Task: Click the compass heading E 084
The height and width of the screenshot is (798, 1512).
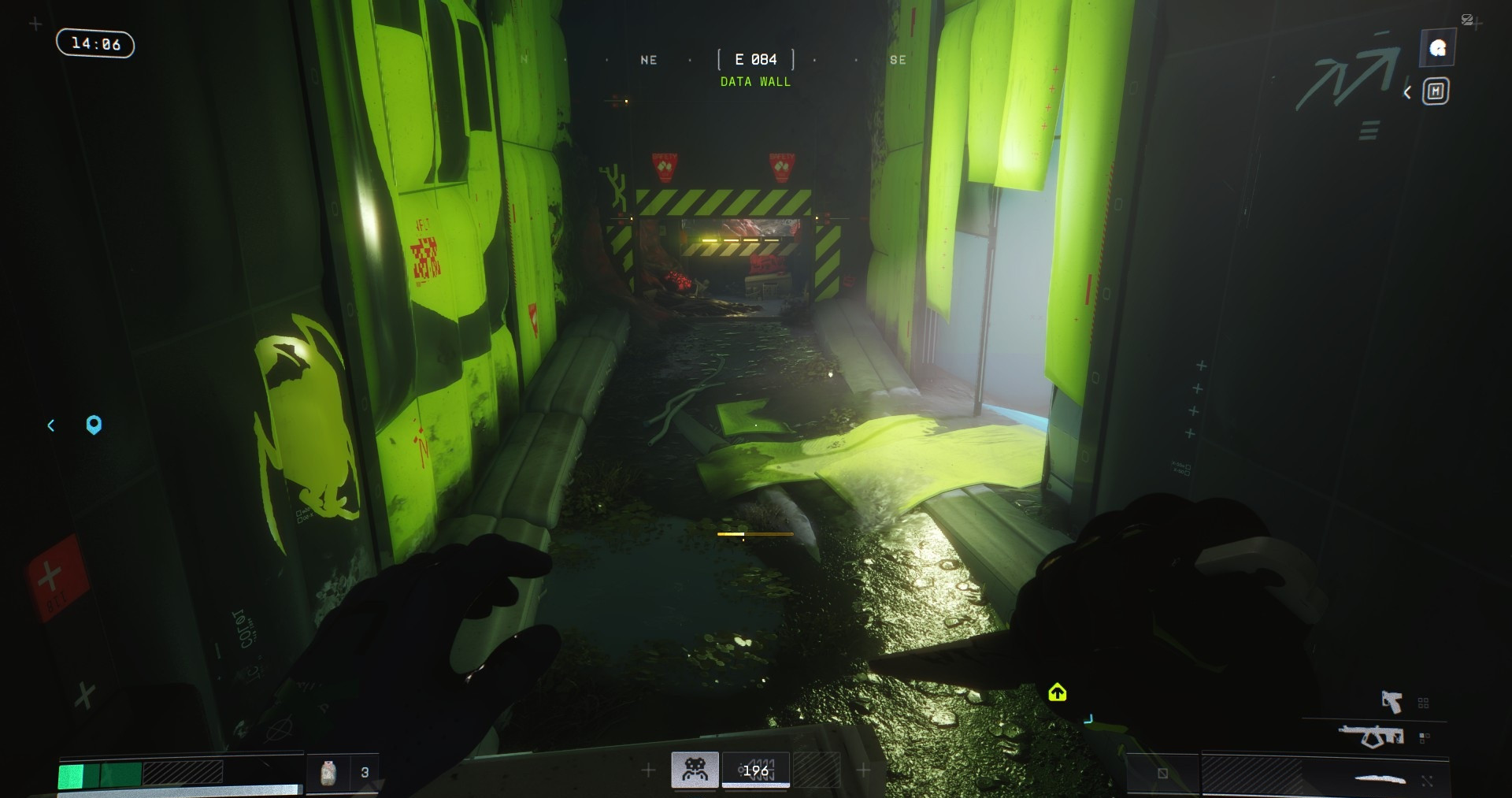Action: point(755,60)
